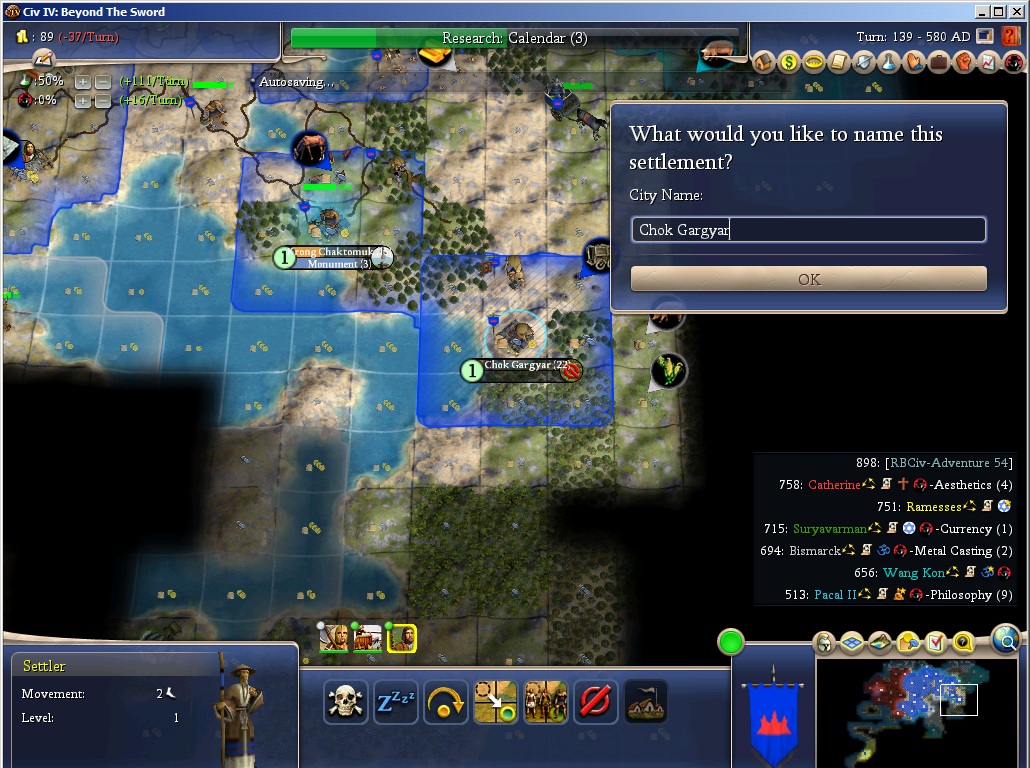Open the Financial Advisor dollar icon

[789, 62]
